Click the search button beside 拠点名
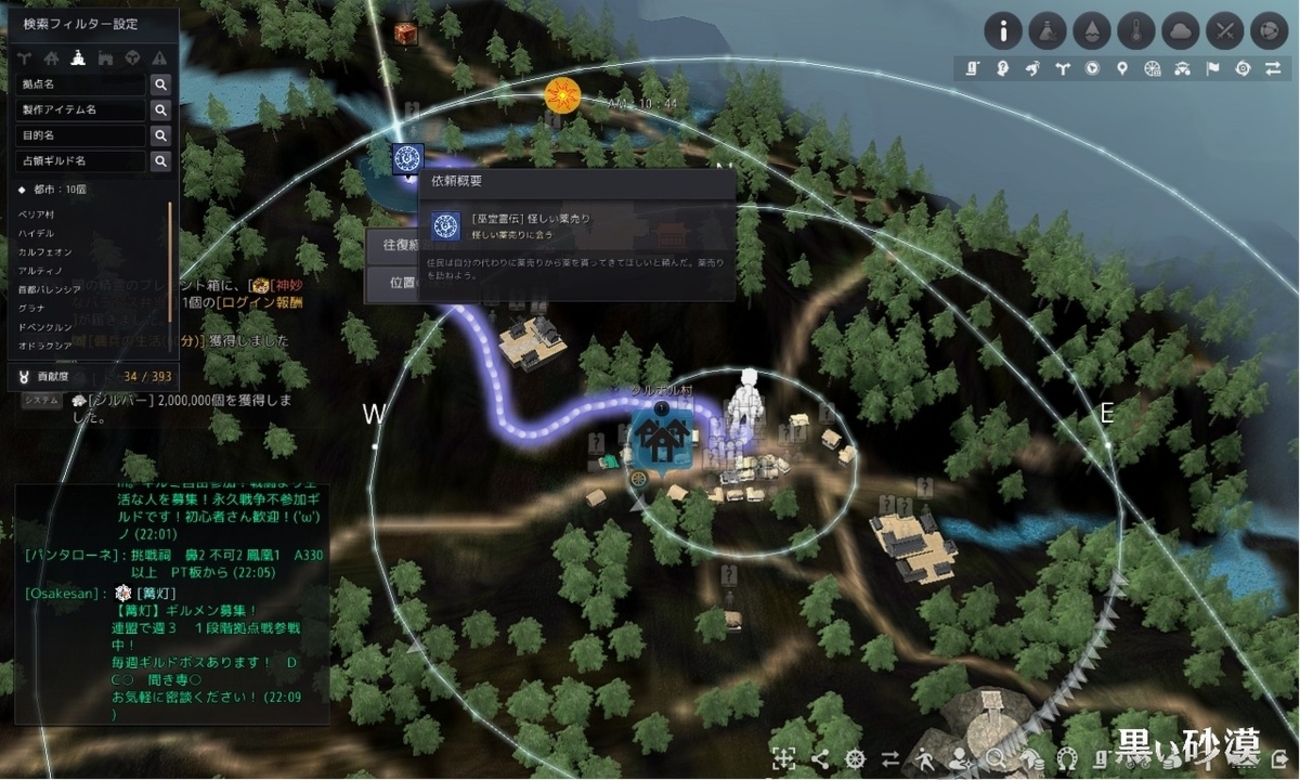The height and width of the screenshot is (780, 1300). pos(160,85)
